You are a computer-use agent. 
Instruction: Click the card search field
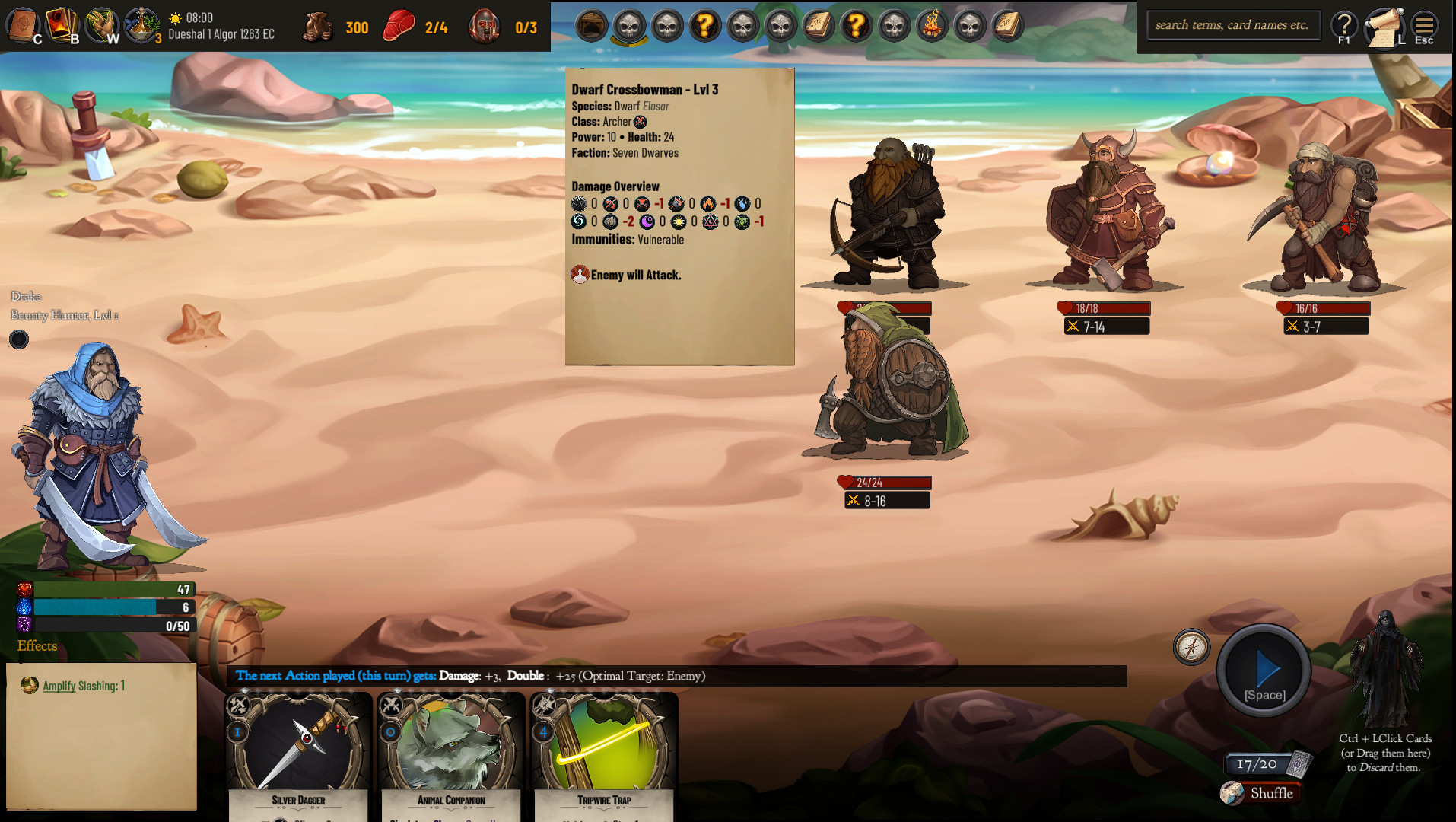(1233, 24)
